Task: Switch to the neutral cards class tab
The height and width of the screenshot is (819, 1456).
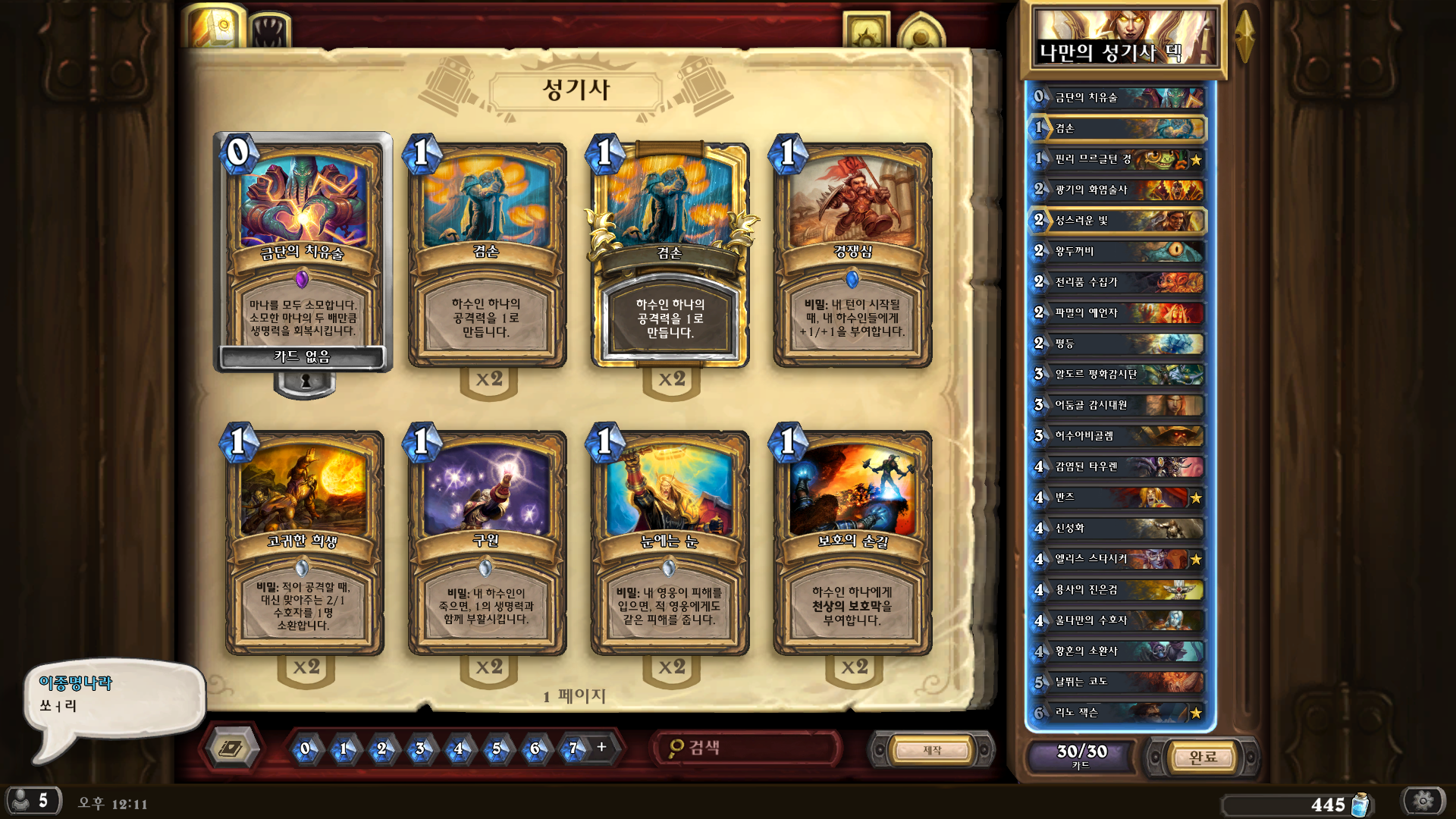Action: [x=269, y=30]
